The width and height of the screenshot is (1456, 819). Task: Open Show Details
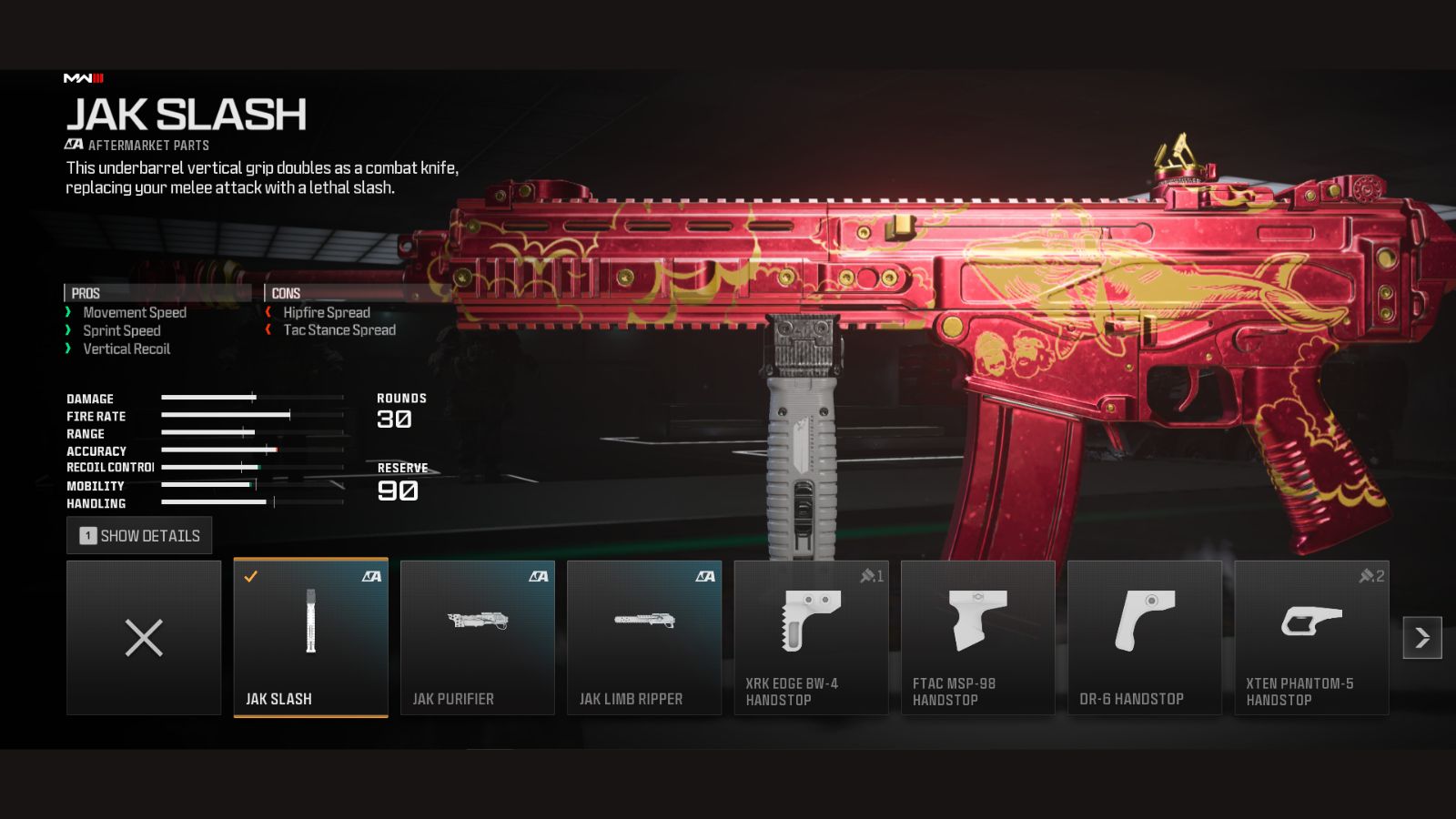coord(138,535)
